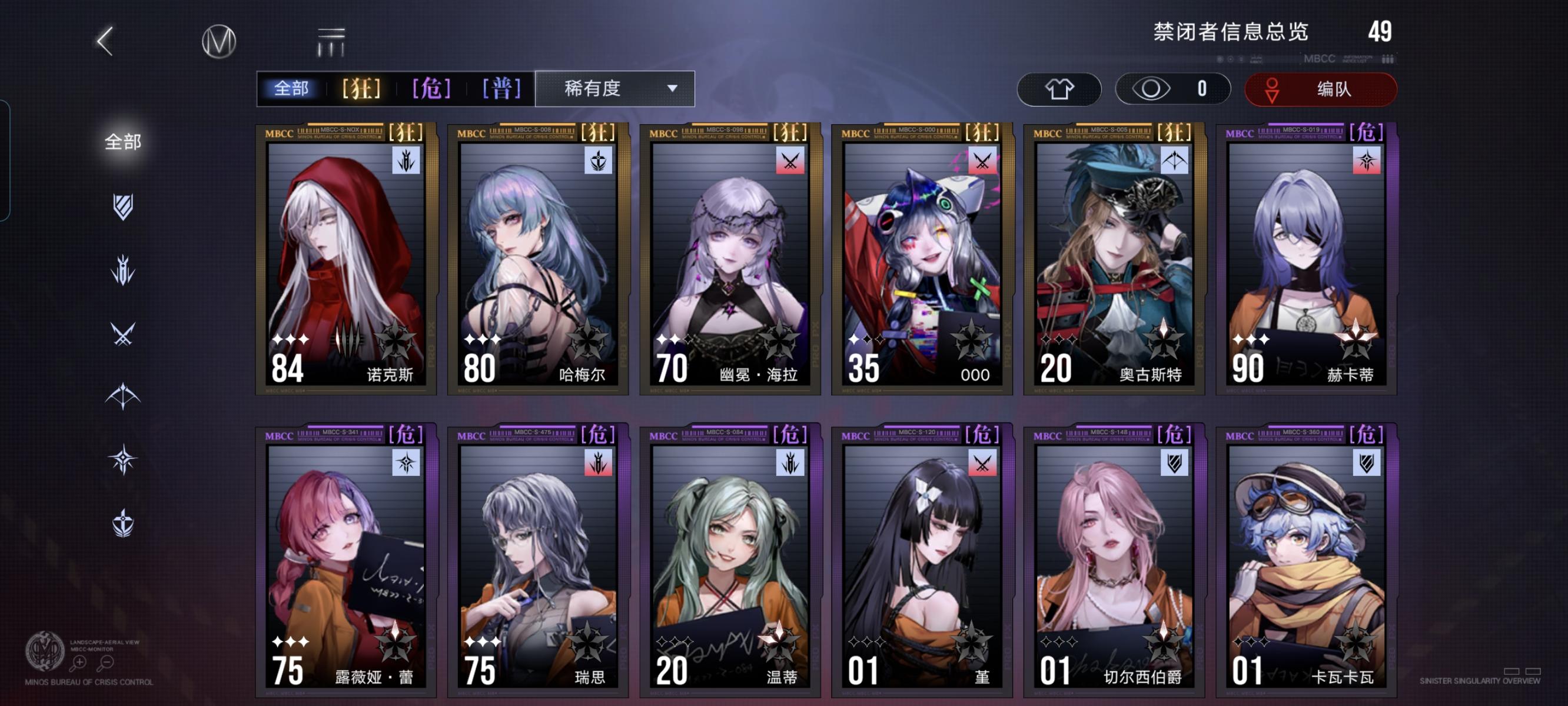The image size is (1568, 706).
Task: Select the [普] category tab
Action: point(502,88)
